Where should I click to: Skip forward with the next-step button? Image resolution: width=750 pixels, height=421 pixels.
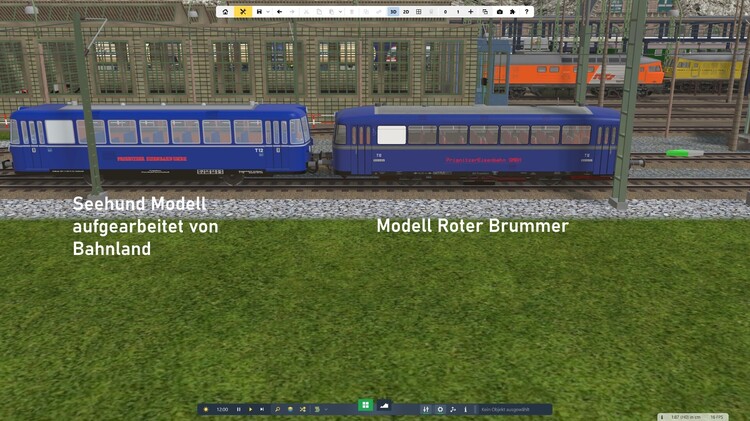262,409
